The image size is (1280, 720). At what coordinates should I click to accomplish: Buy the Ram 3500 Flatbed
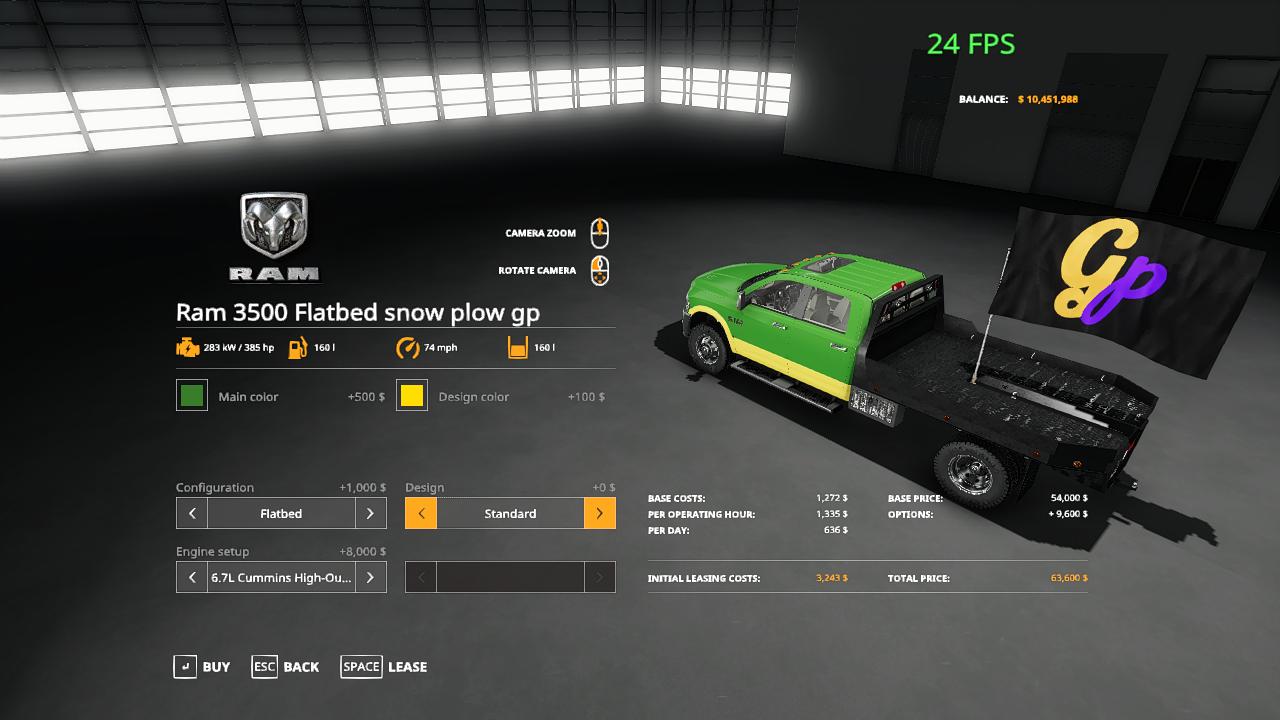tap(202, 667)
